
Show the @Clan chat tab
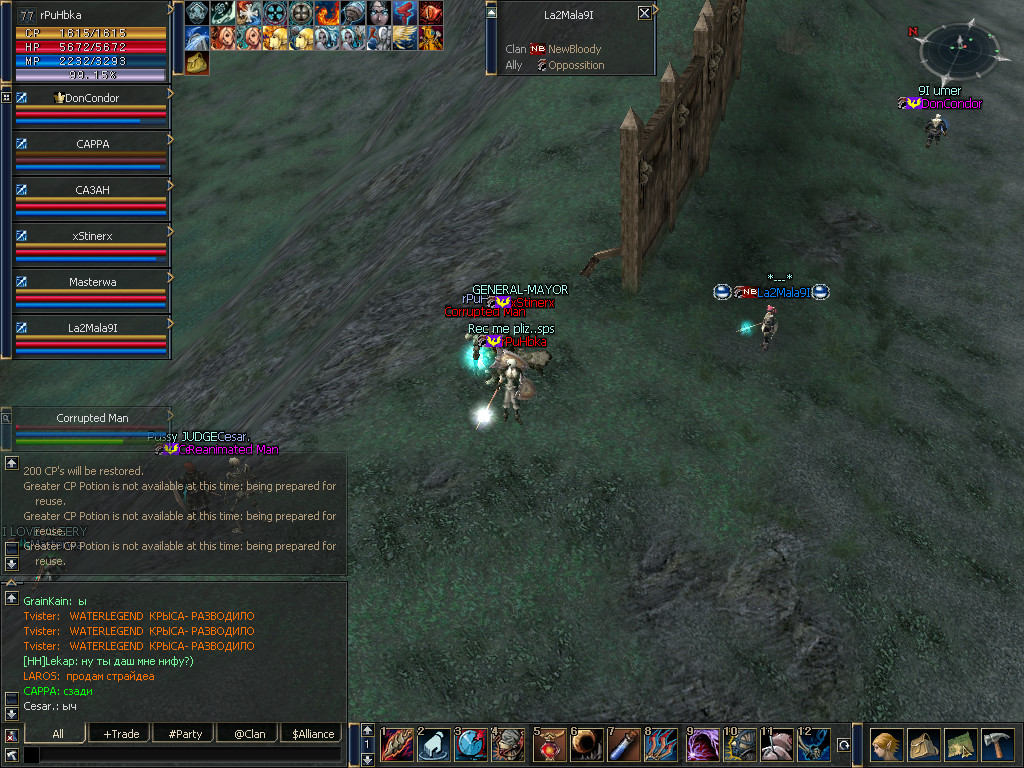pos(249,734)
